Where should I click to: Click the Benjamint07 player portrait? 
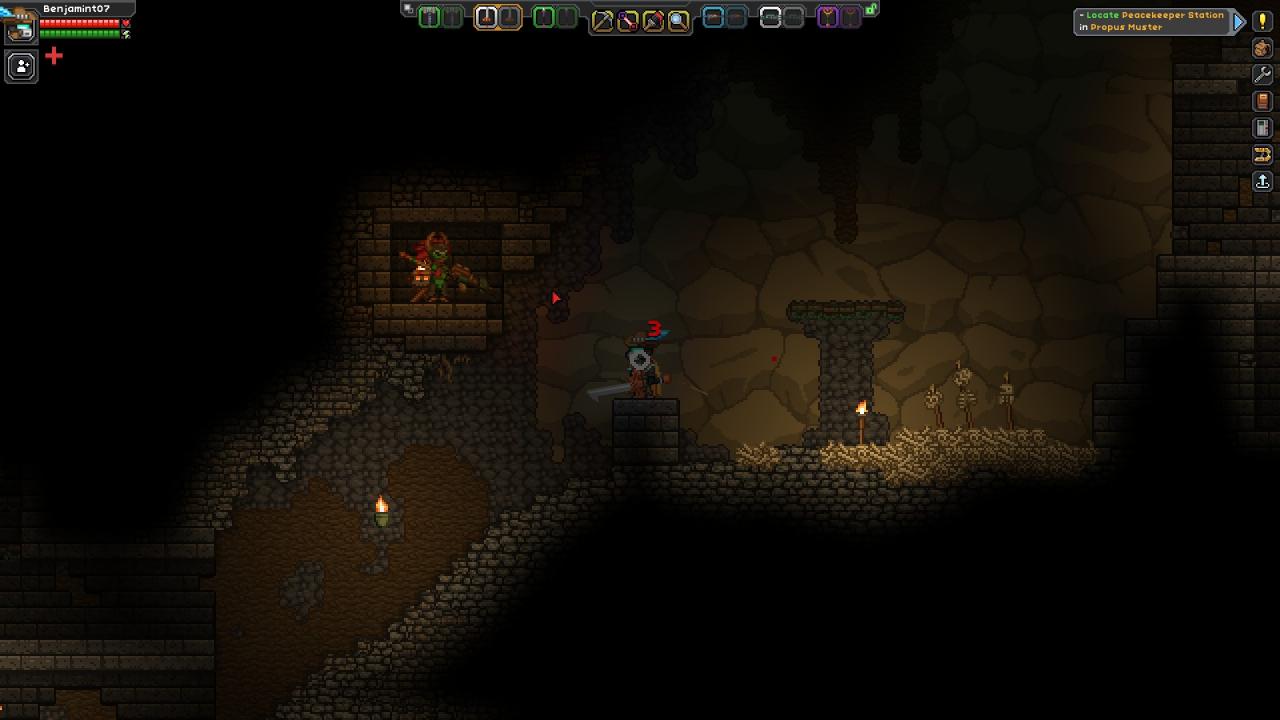tap(20, 29)
